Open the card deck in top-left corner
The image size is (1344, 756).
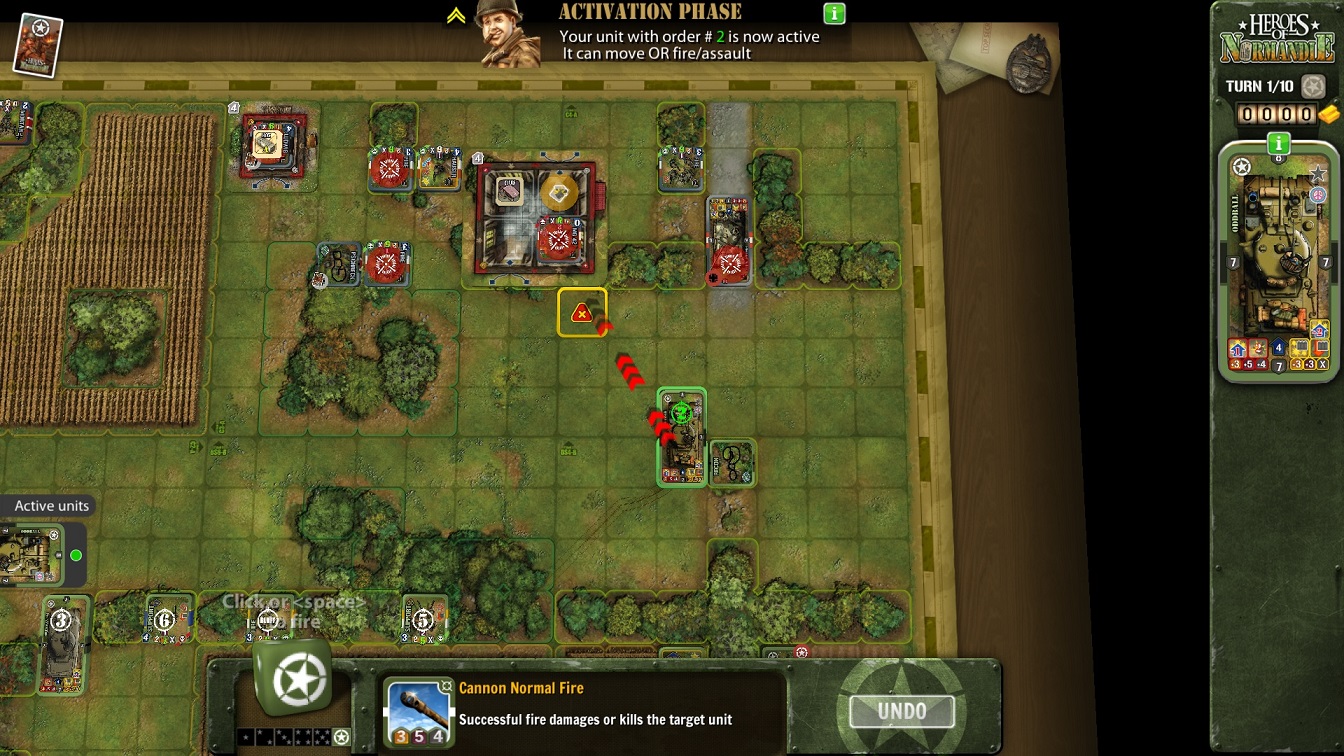[x=38, y=45]
